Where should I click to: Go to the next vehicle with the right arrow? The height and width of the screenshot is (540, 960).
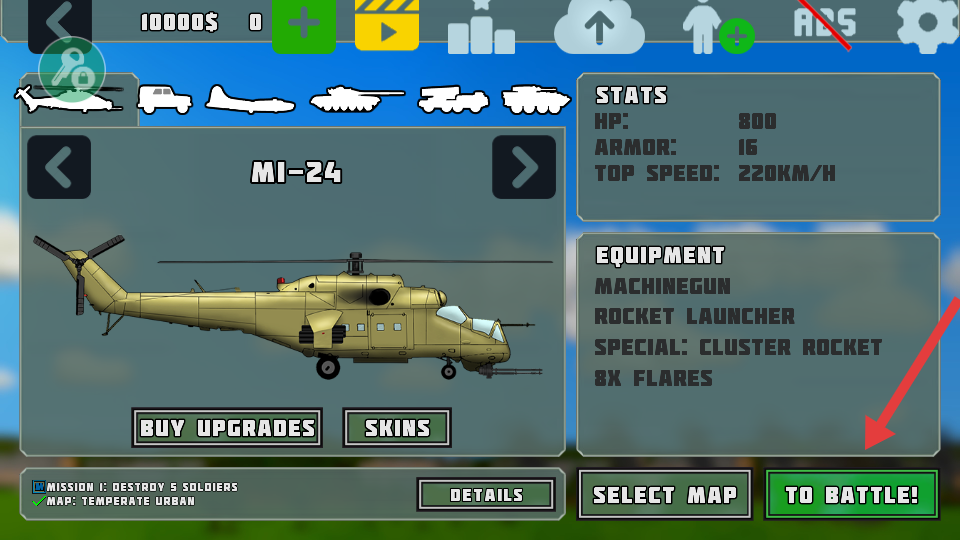[x=524, y=167]
